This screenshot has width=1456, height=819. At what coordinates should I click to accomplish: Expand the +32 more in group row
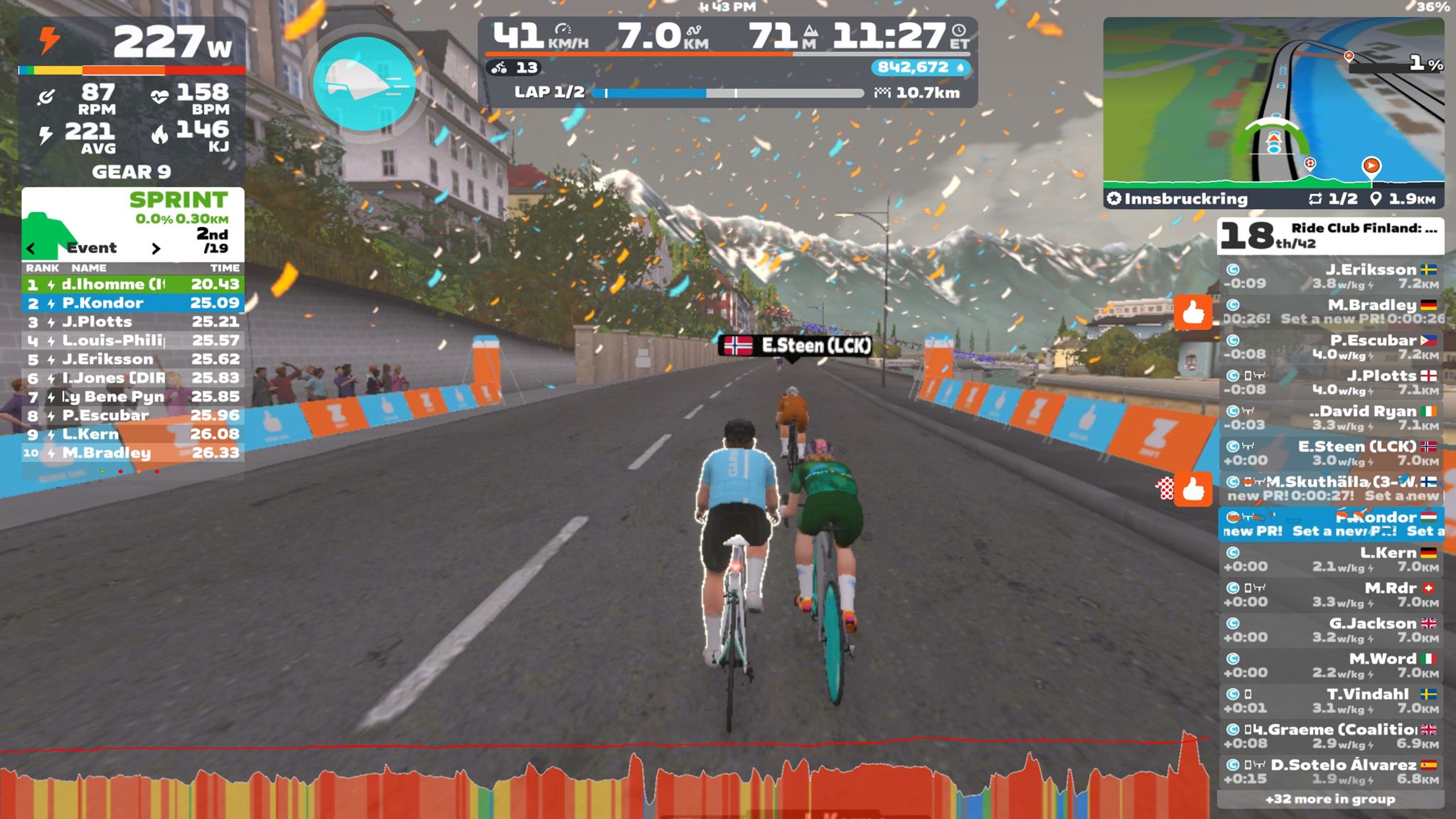[1330, 799]
